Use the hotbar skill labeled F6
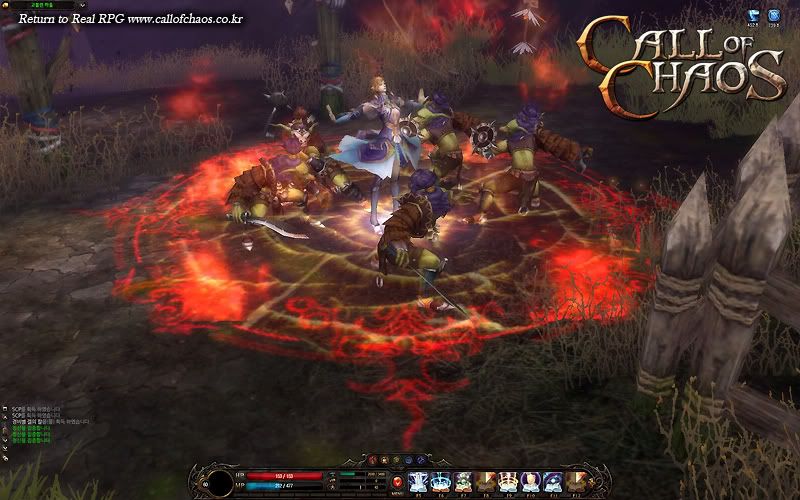The height and width of the screenshot is (500, 800). tap(441, 481)
